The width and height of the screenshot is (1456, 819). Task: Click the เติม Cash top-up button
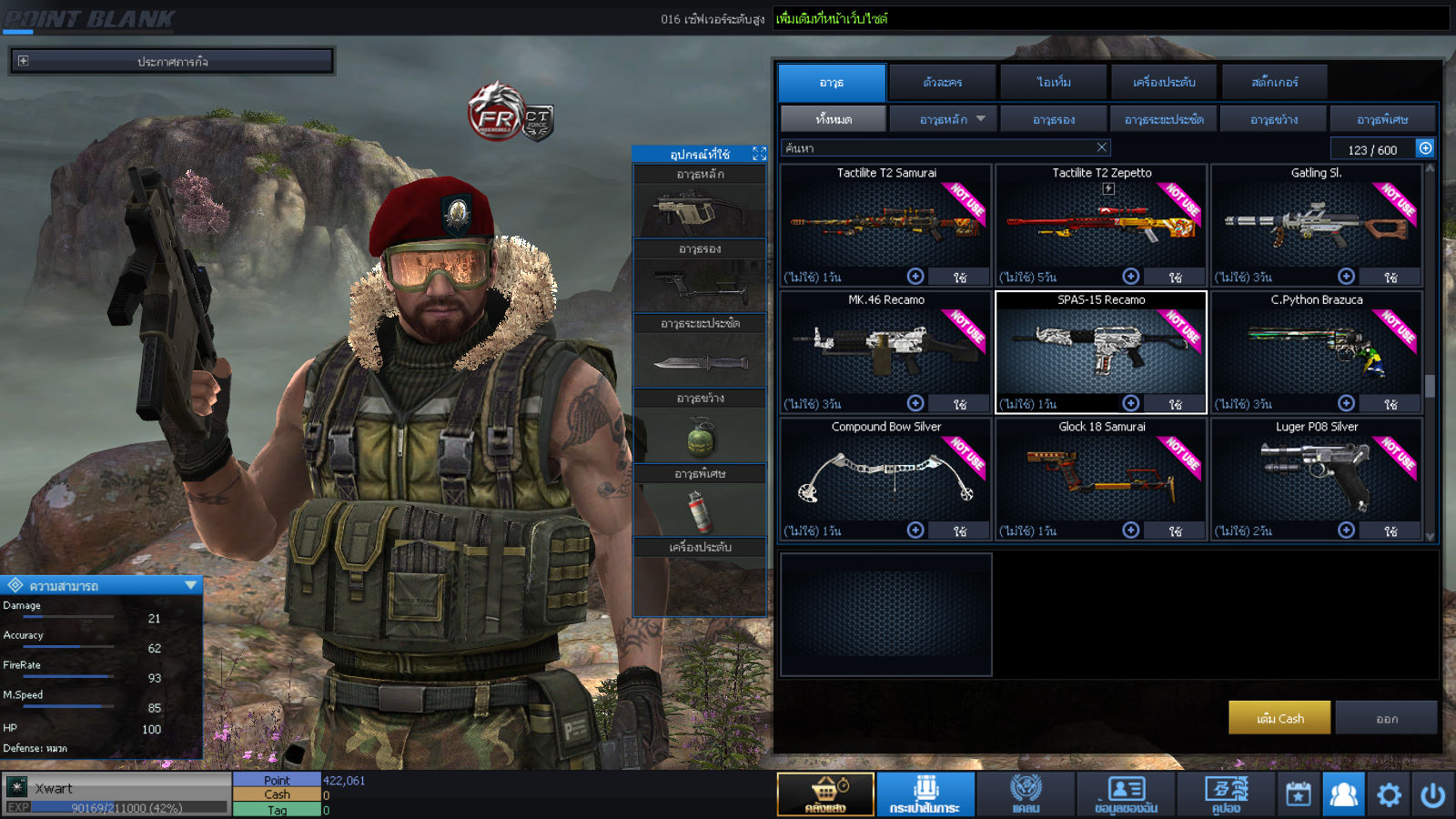[1279, 718]
